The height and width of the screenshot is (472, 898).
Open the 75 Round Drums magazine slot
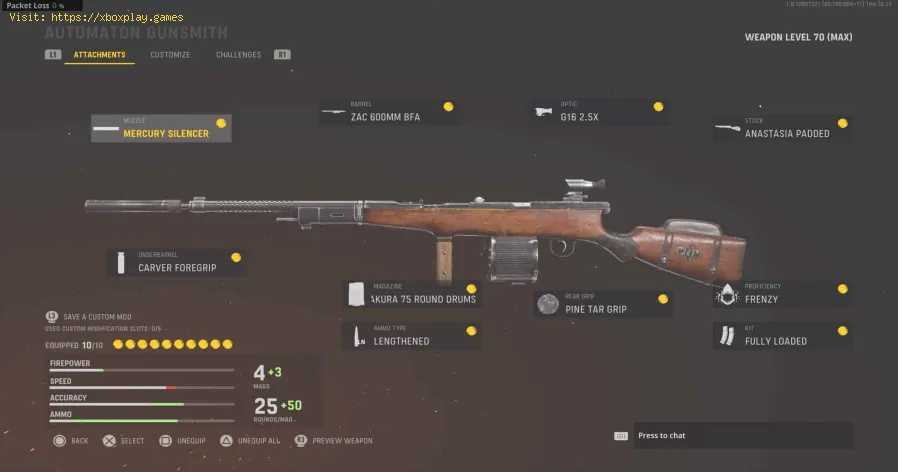coord(412,294)
